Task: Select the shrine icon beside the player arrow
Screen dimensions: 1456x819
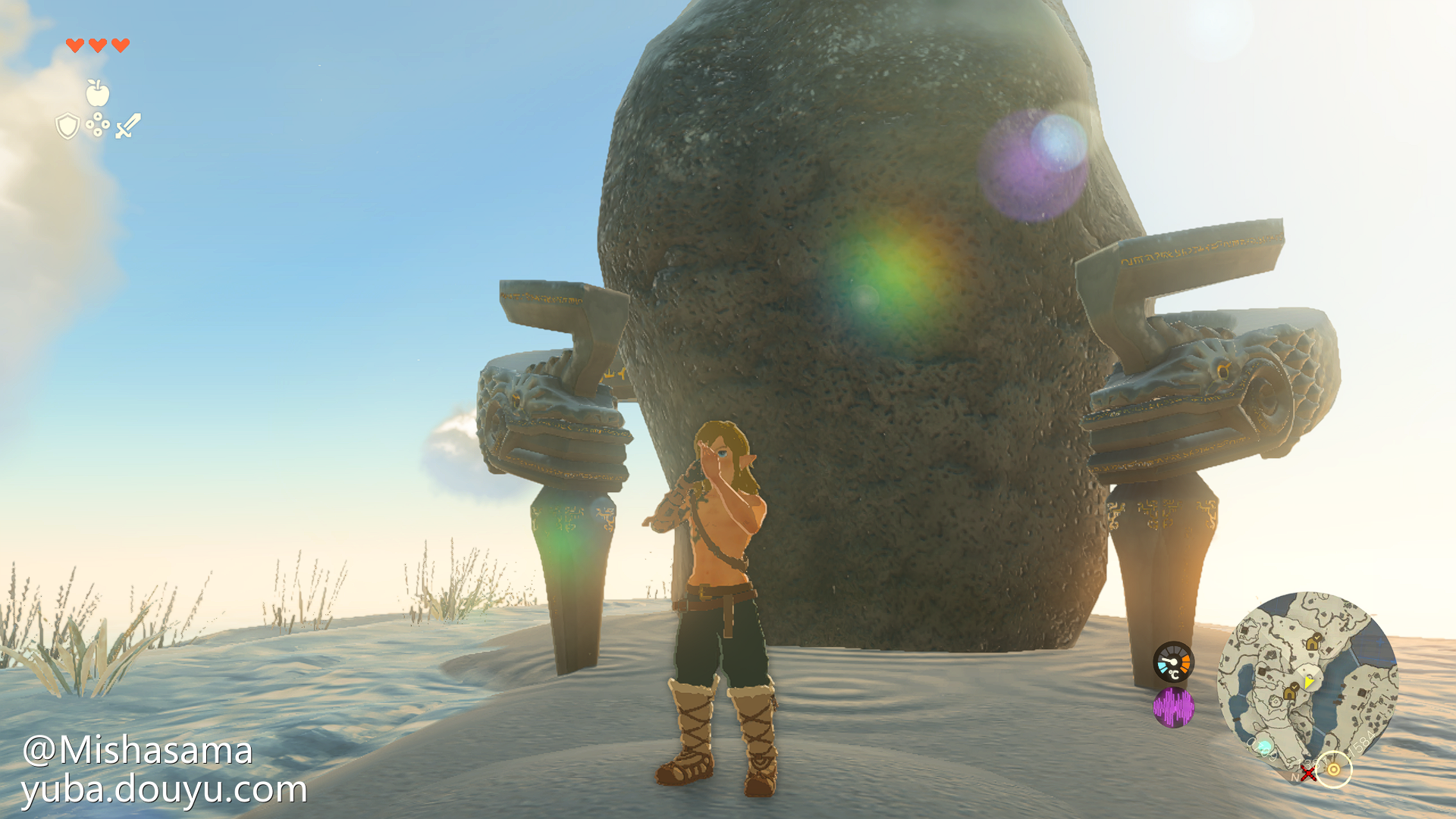Action: click(1291, 692)
